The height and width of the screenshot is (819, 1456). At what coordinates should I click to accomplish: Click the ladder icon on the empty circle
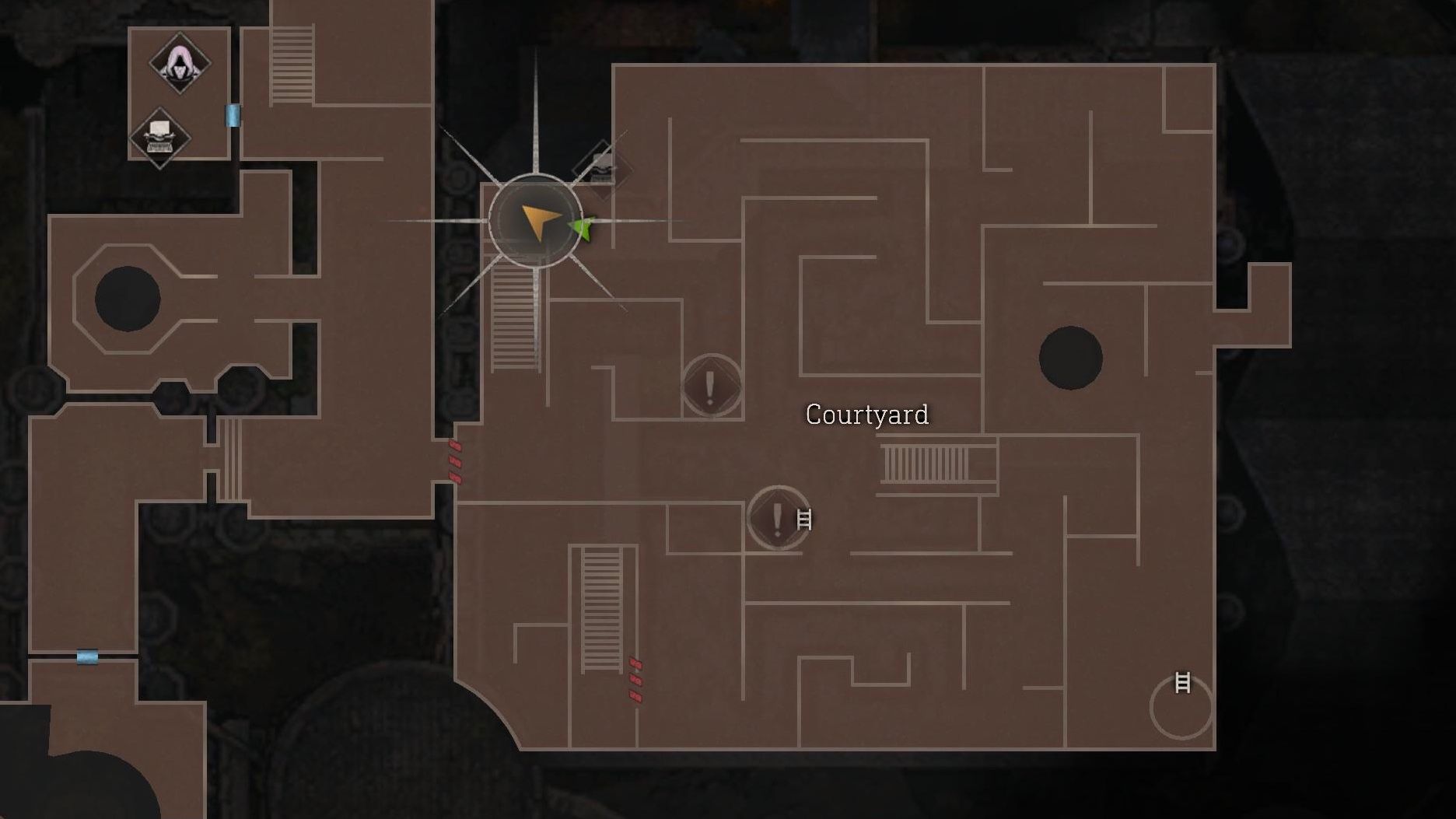[1182, 683]
